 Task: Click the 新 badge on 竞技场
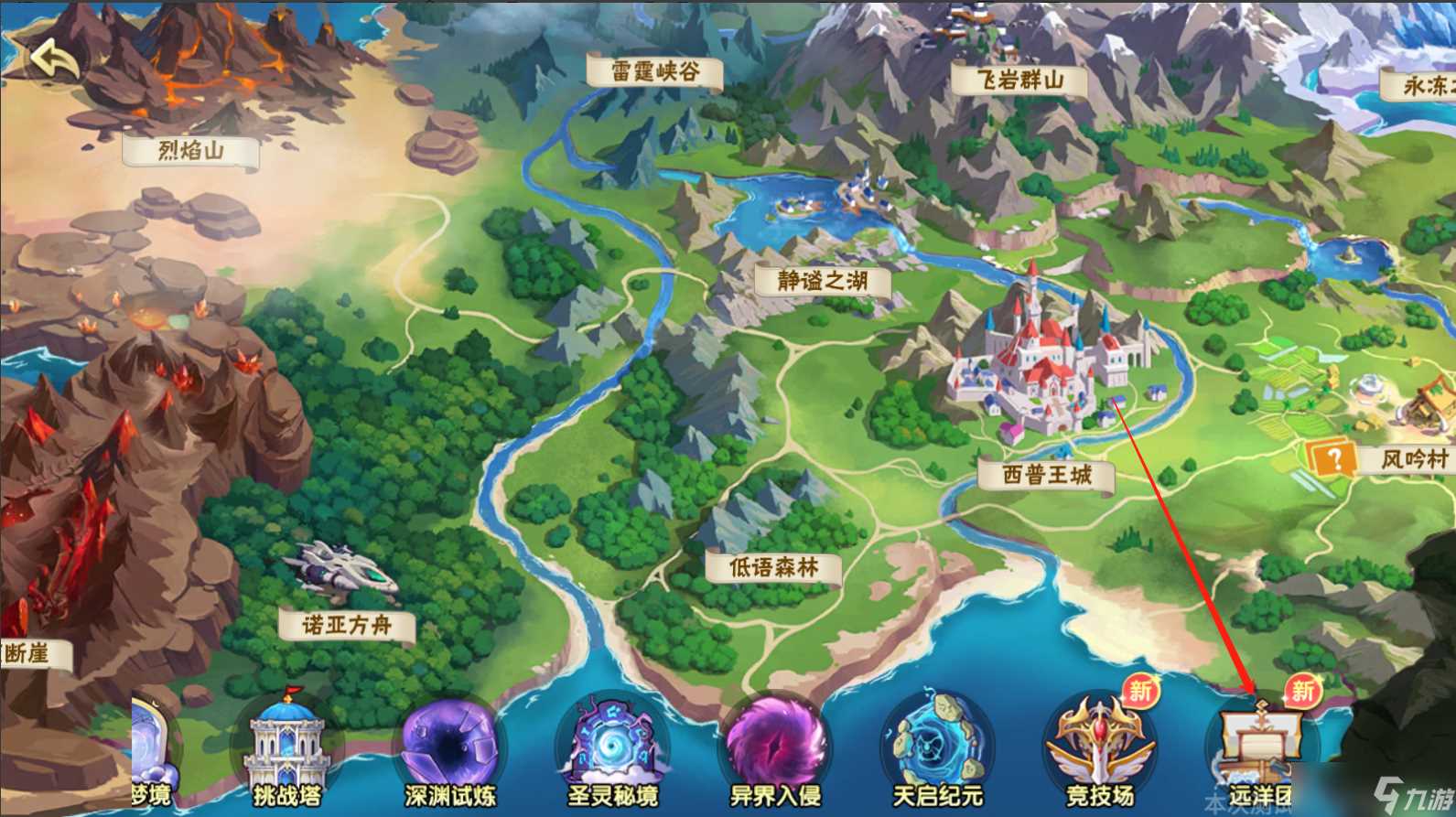[x=1143, y=693]
